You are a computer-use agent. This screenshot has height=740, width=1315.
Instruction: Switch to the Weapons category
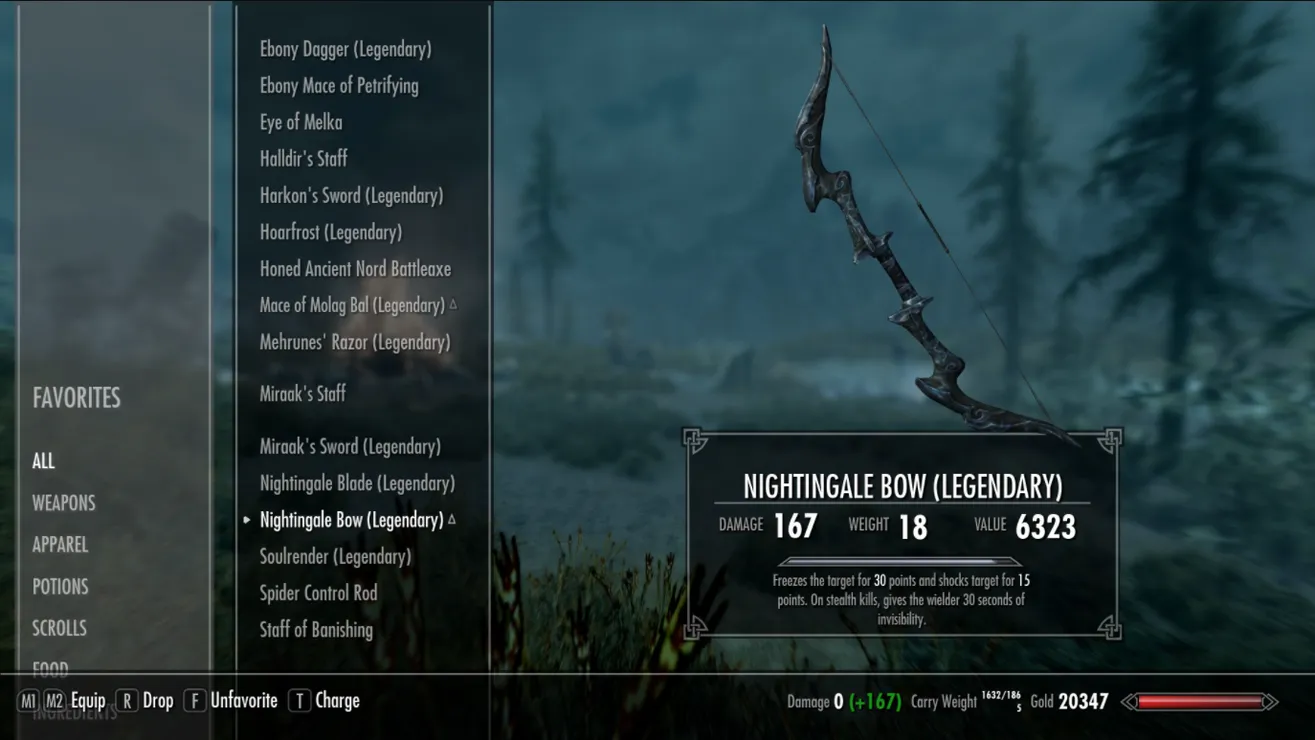click(63, 503)
